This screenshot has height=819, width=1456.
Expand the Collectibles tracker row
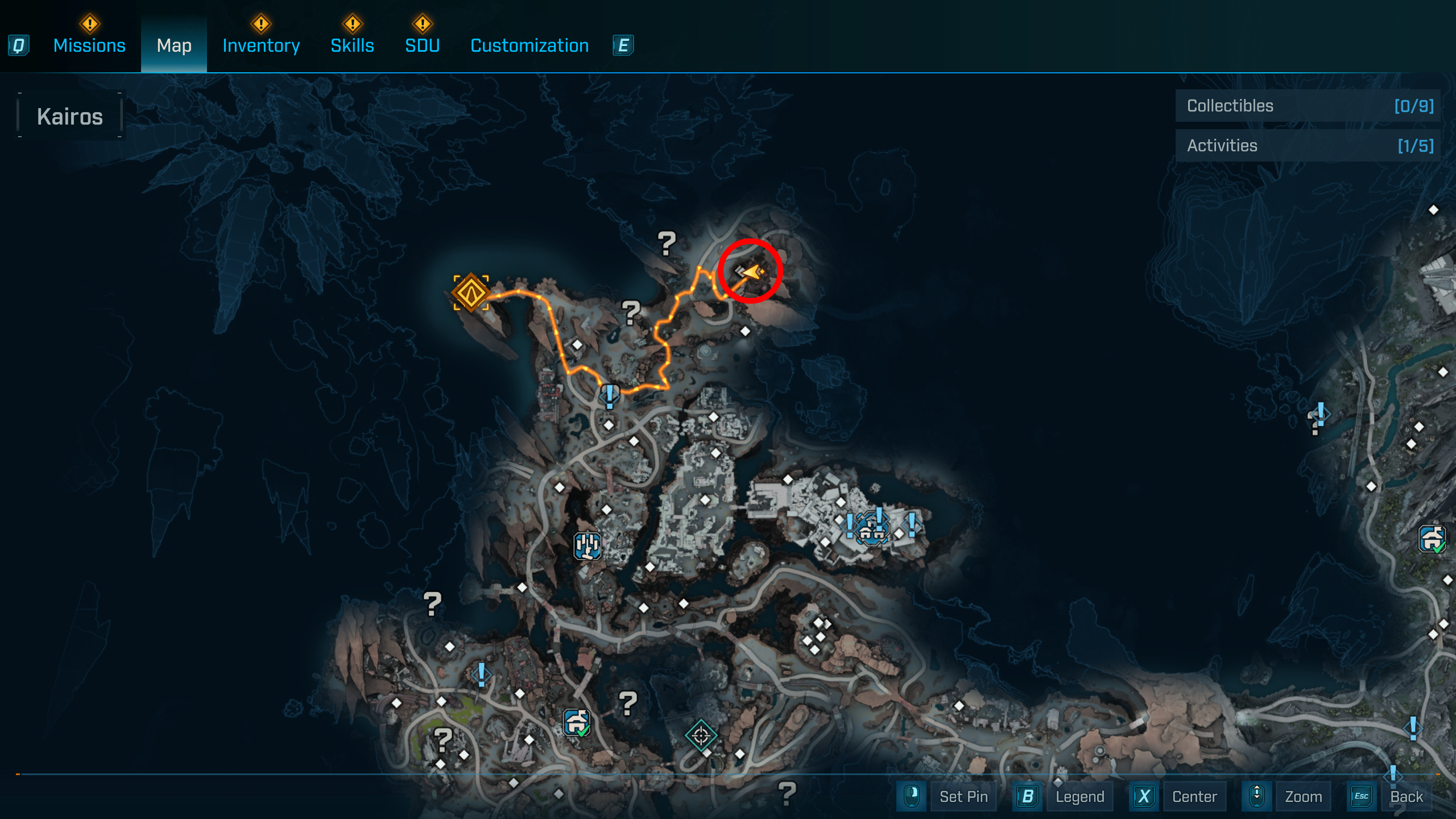pos(1308,106)
